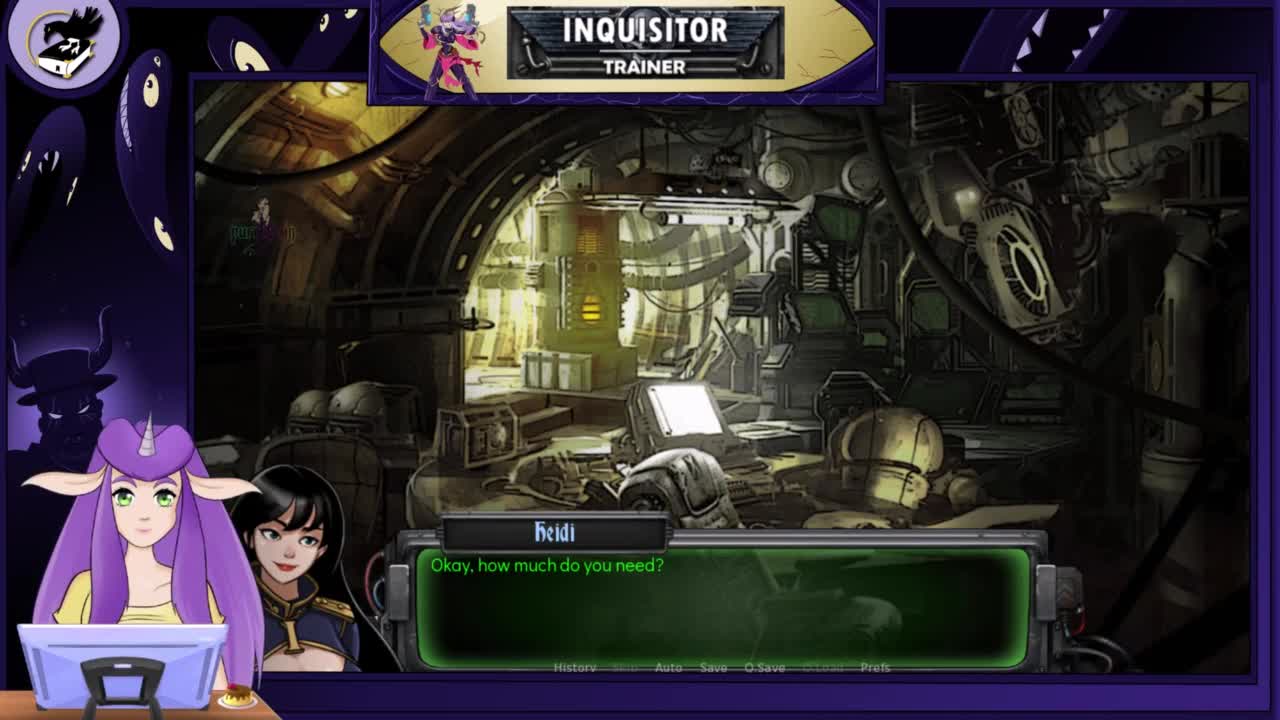This screenshot has width=1280, height=720.
Task: Use the Q.Load quick load button
Action: (x=823, y=667)
